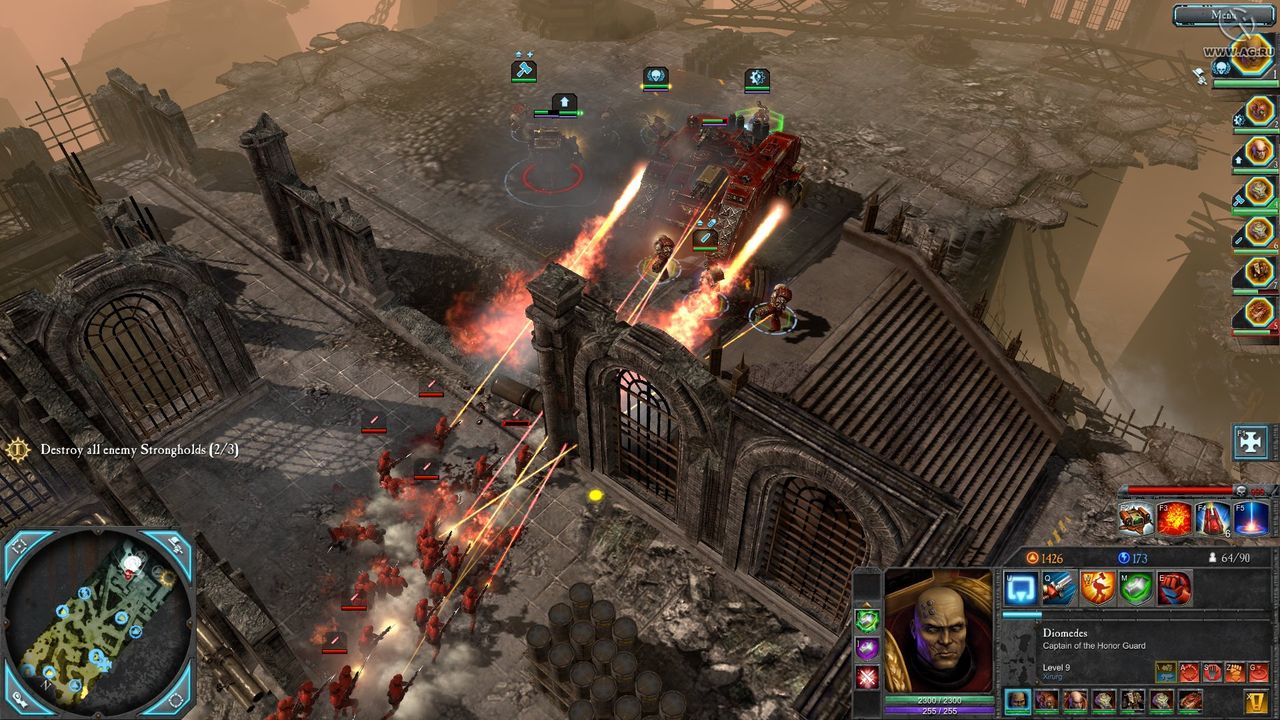
Task: Click the Xirurg wargear label under Level 9
Action: 1052,675
